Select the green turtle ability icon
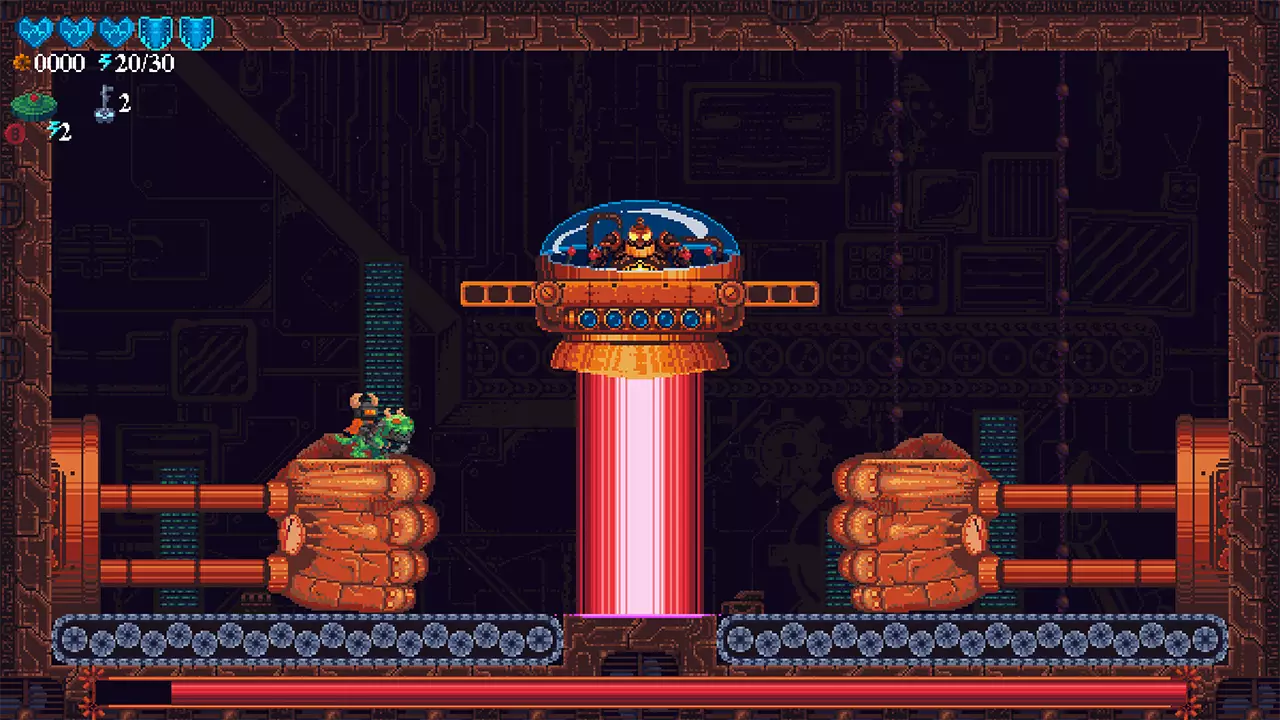The image size is (1280, 720). point(33,105)
